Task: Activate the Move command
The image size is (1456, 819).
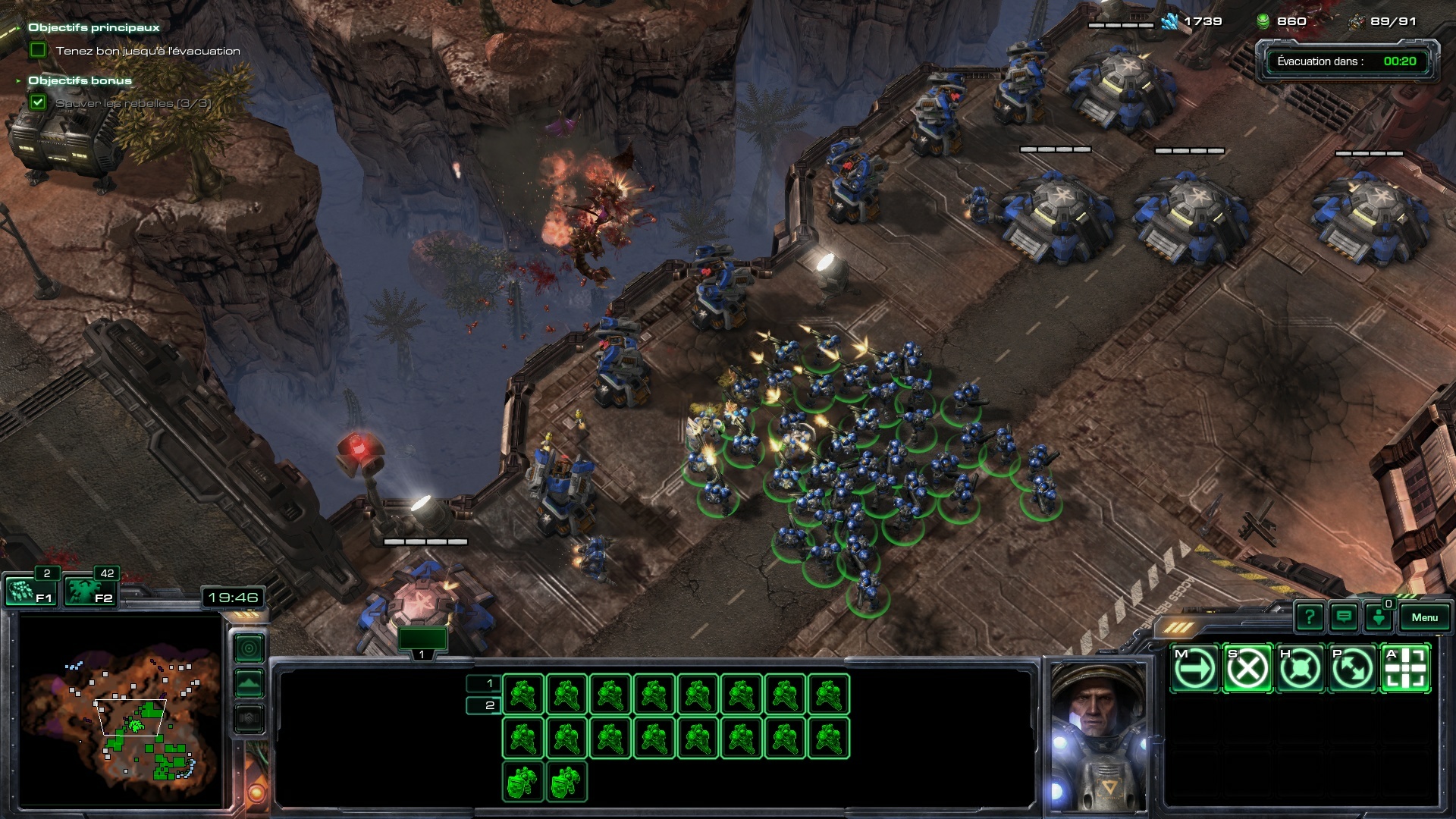Action: 1194,669
